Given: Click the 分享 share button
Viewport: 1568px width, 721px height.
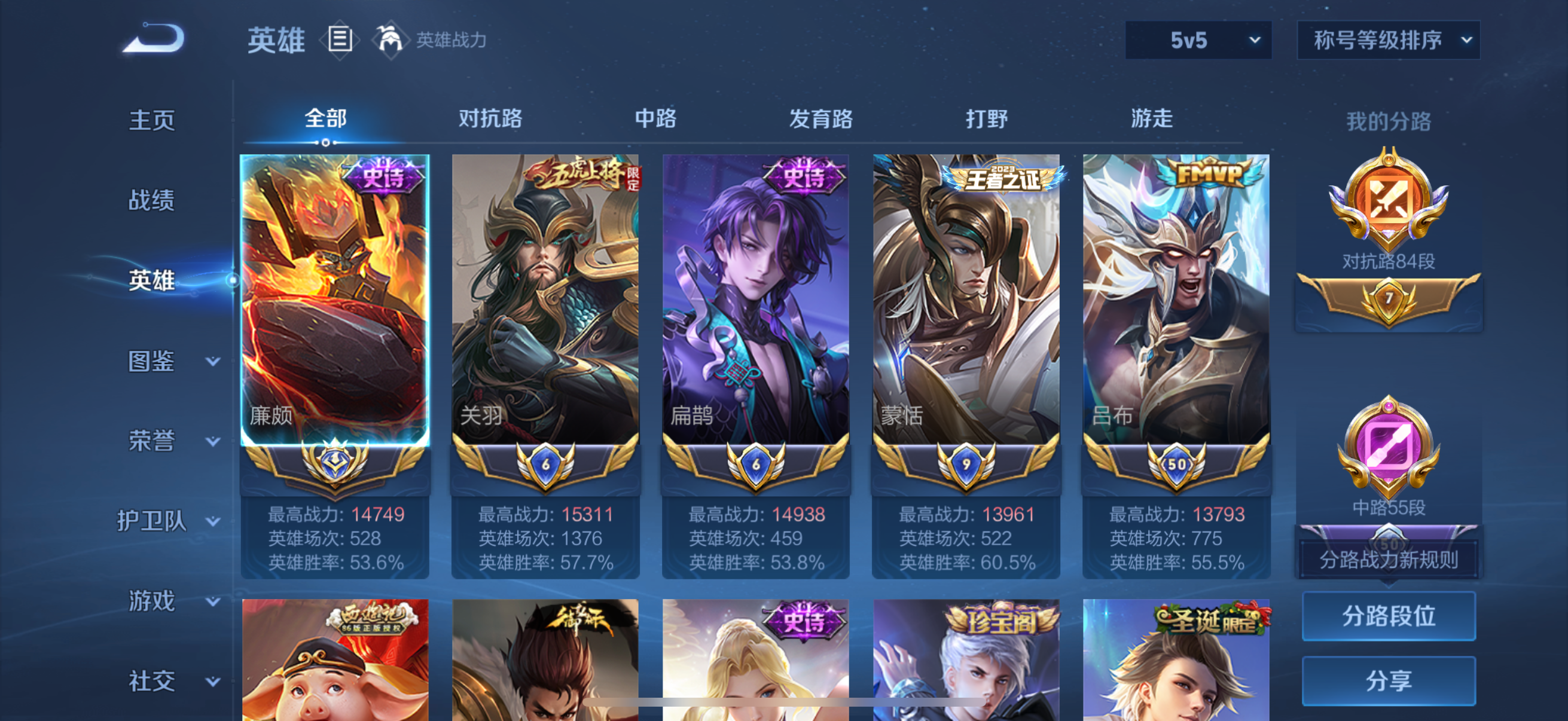Looking at the screenshot, I should (1389, 681).
